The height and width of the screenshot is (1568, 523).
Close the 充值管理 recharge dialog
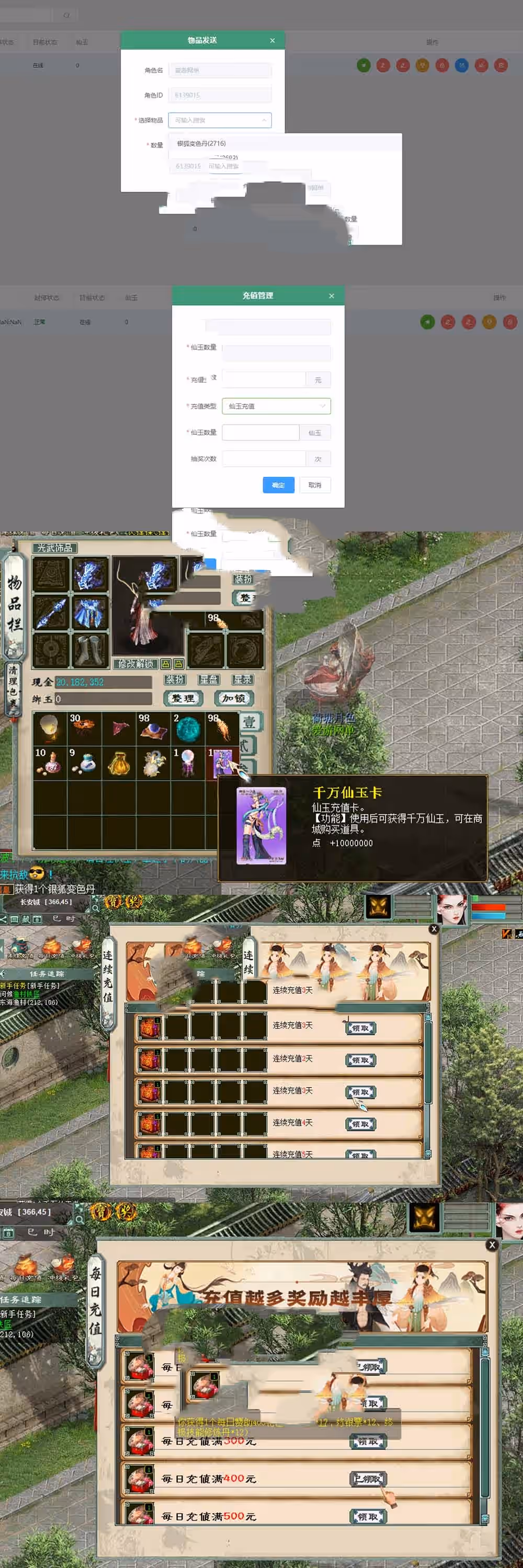coord(331,296)
